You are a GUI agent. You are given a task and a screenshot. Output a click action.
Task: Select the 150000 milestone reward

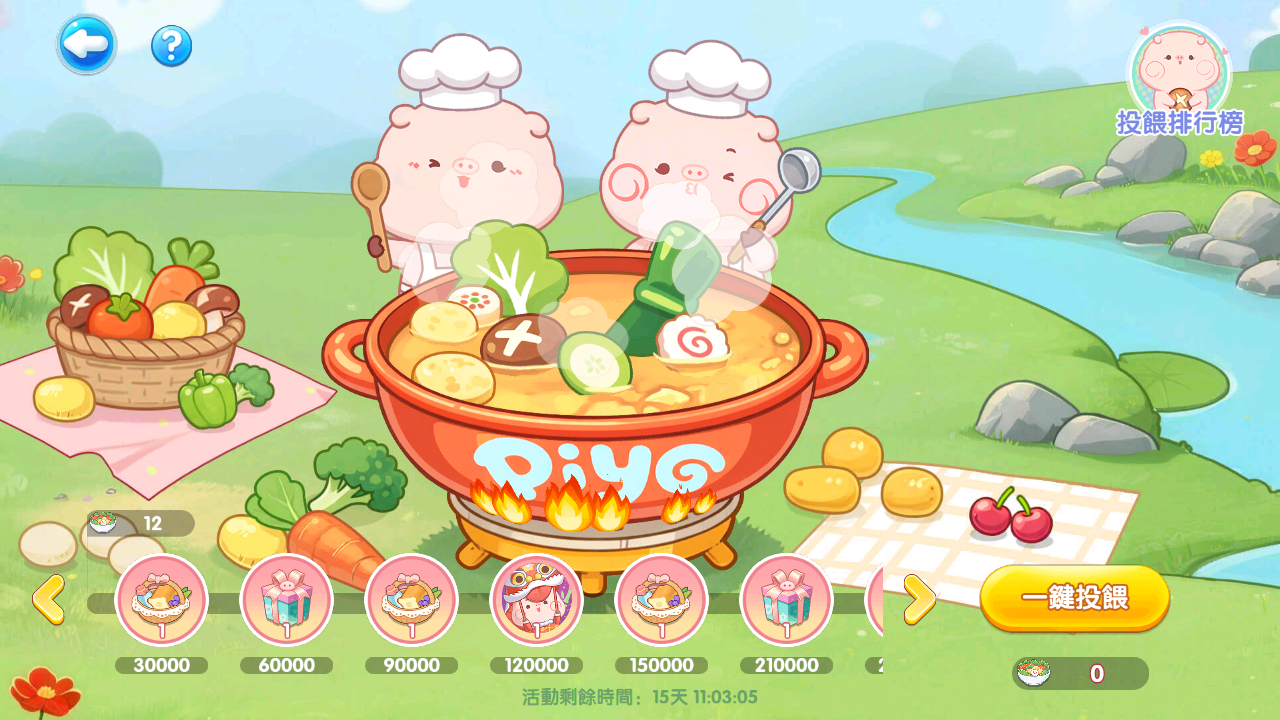(661, 600)
